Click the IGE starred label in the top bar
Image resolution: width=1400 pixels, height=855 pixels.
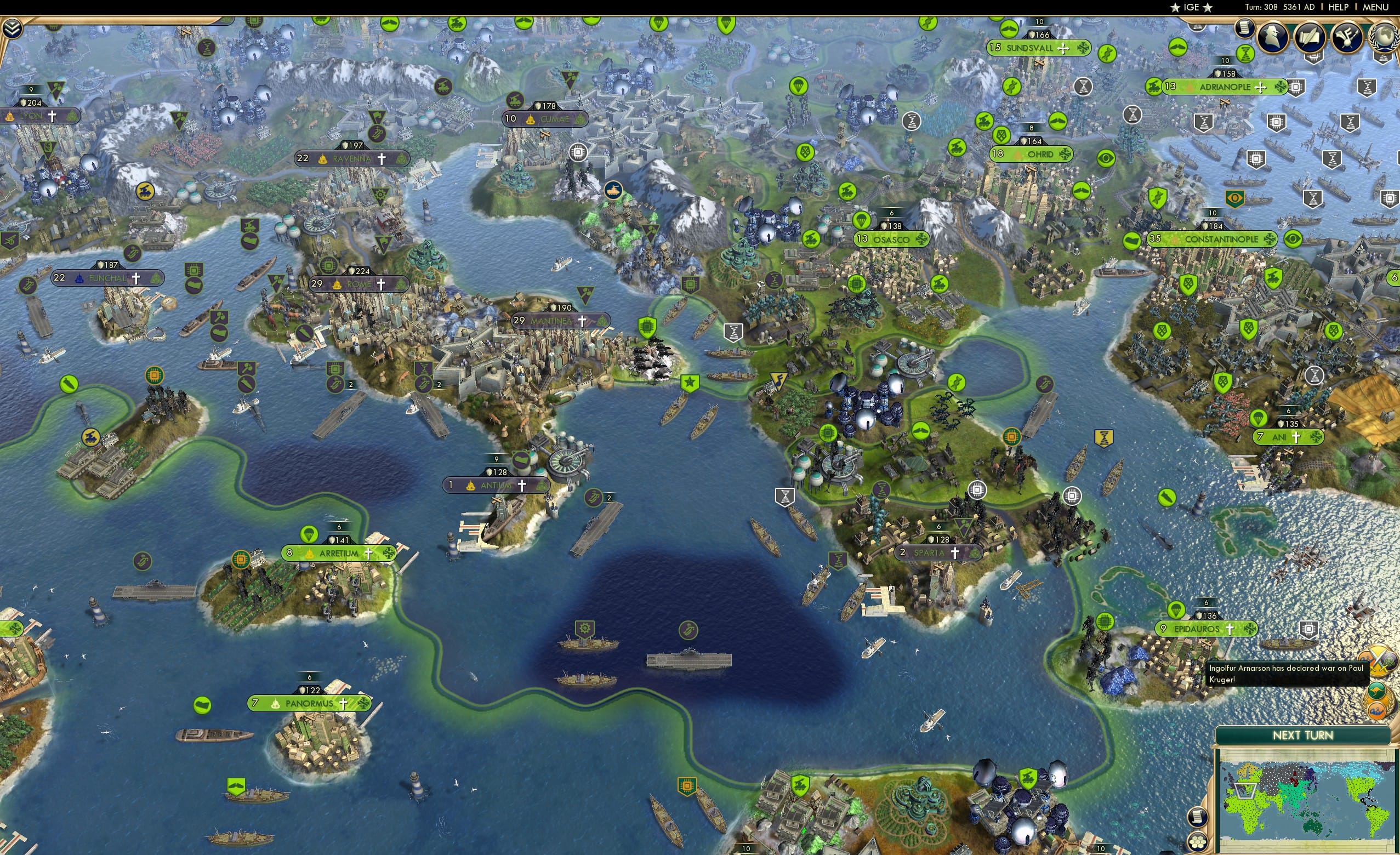pos(1192,7)
